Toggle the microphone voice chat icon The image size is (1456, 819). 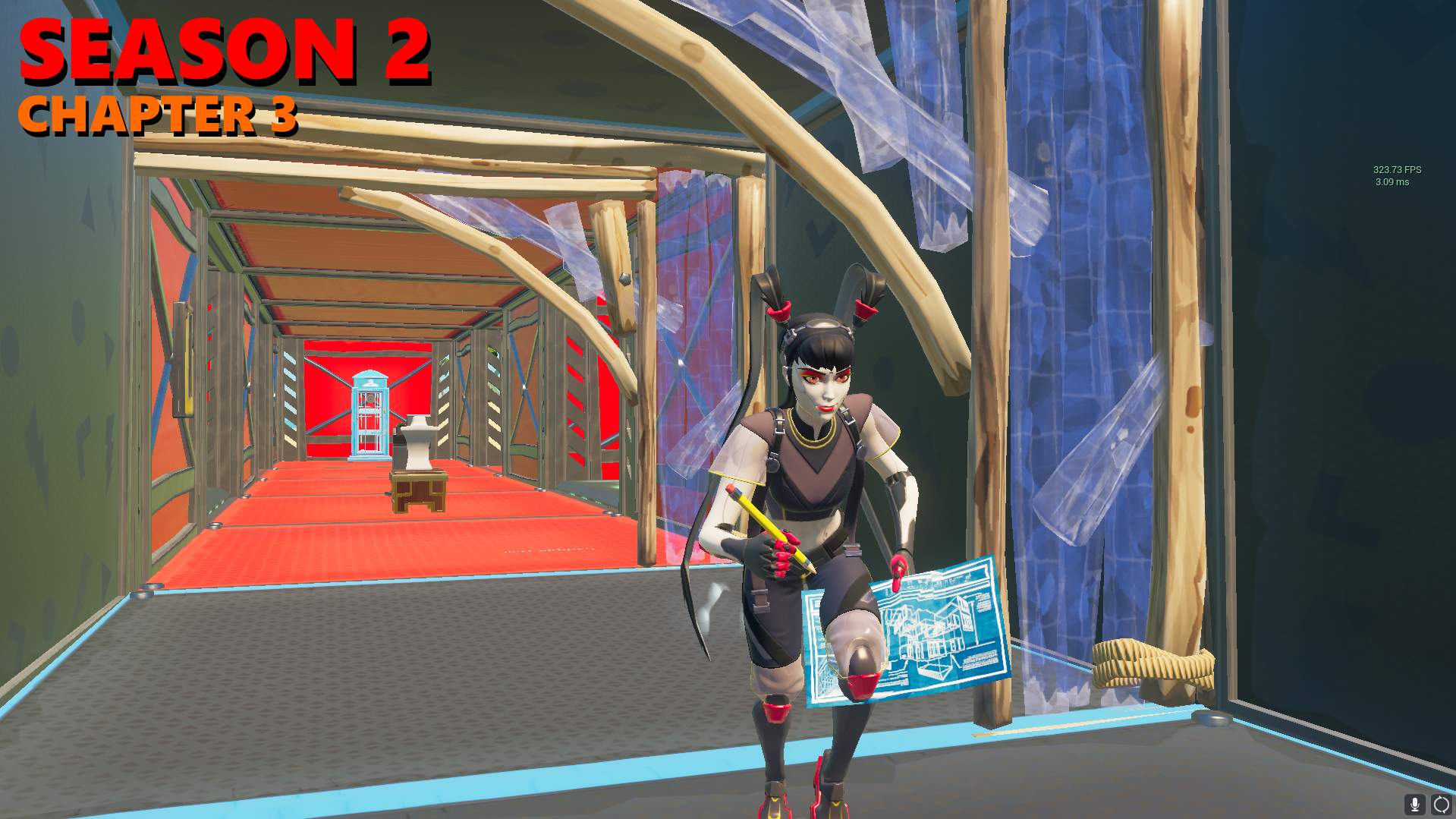click(x=1414, y=805)
